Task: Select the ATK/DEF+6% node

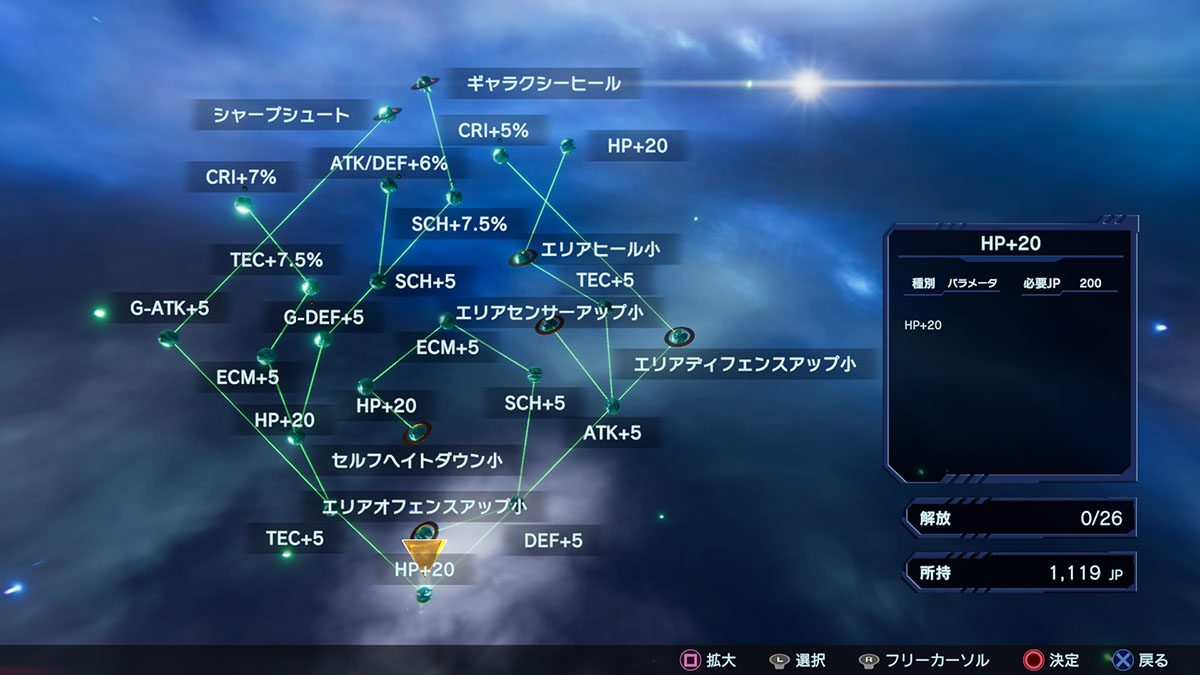Action: click(389, 185)
